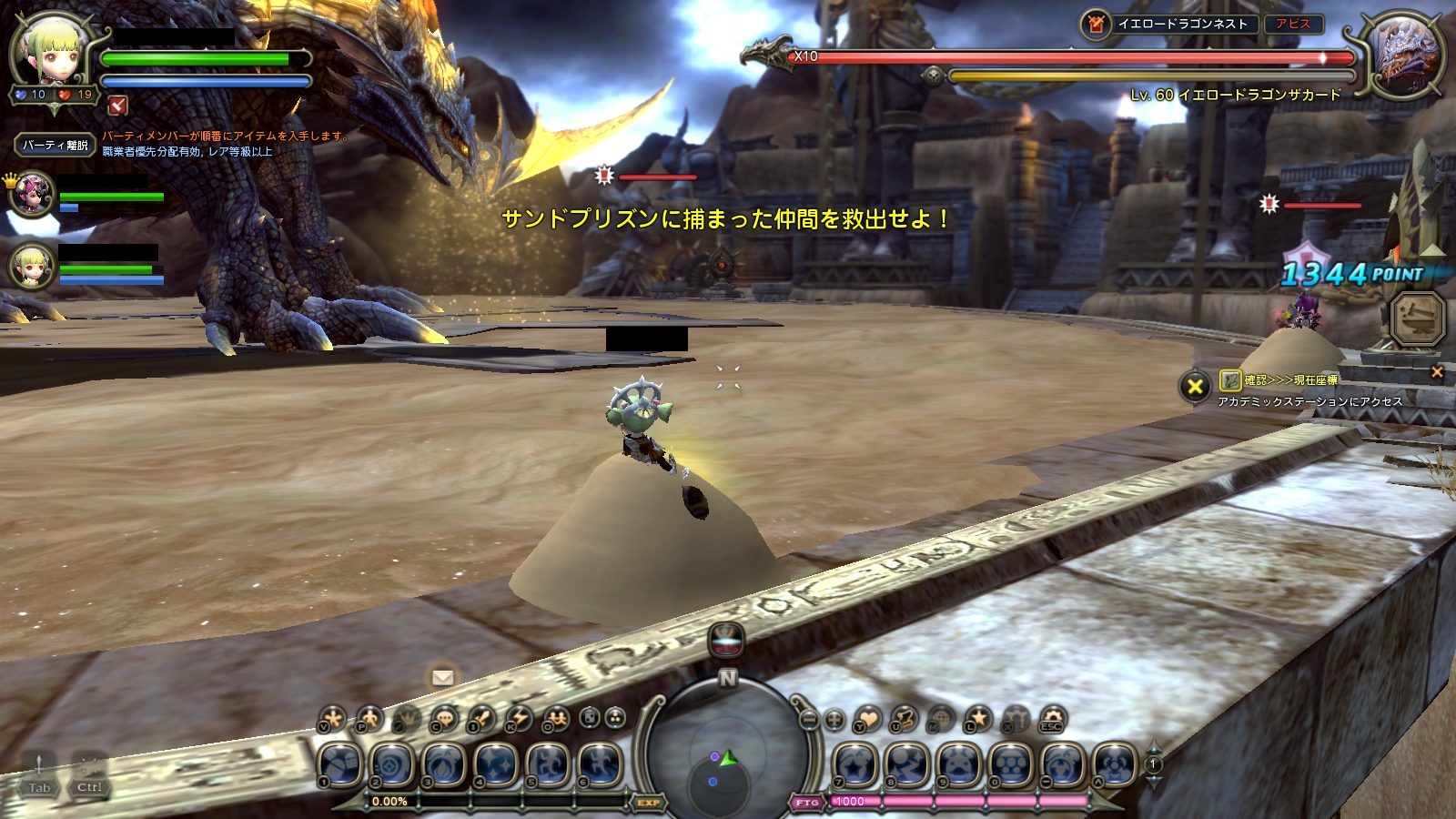Screen dimensions: 1456x819
Task: Open the anvil hammer repair icon
Action: 1418,318
